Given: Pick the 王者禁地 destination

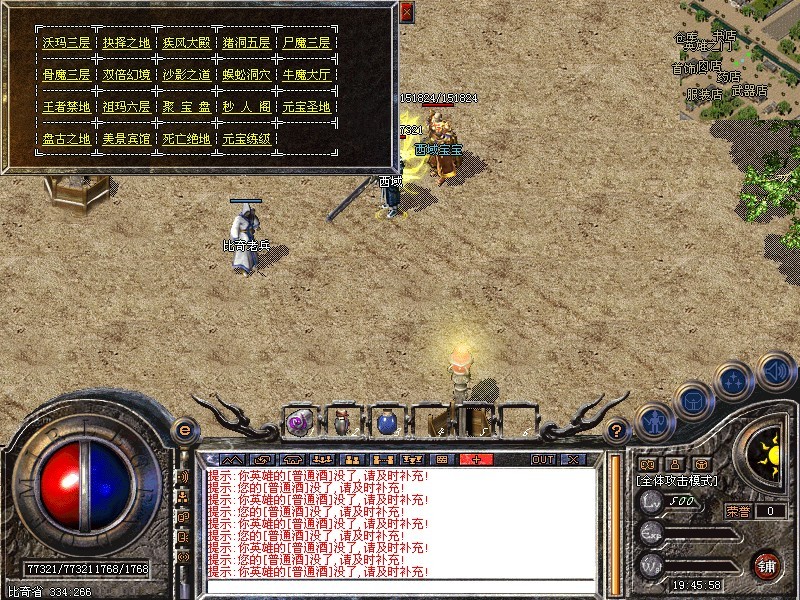Looking at the screenshot, I should pyautogui.click(x=66, y=107).
